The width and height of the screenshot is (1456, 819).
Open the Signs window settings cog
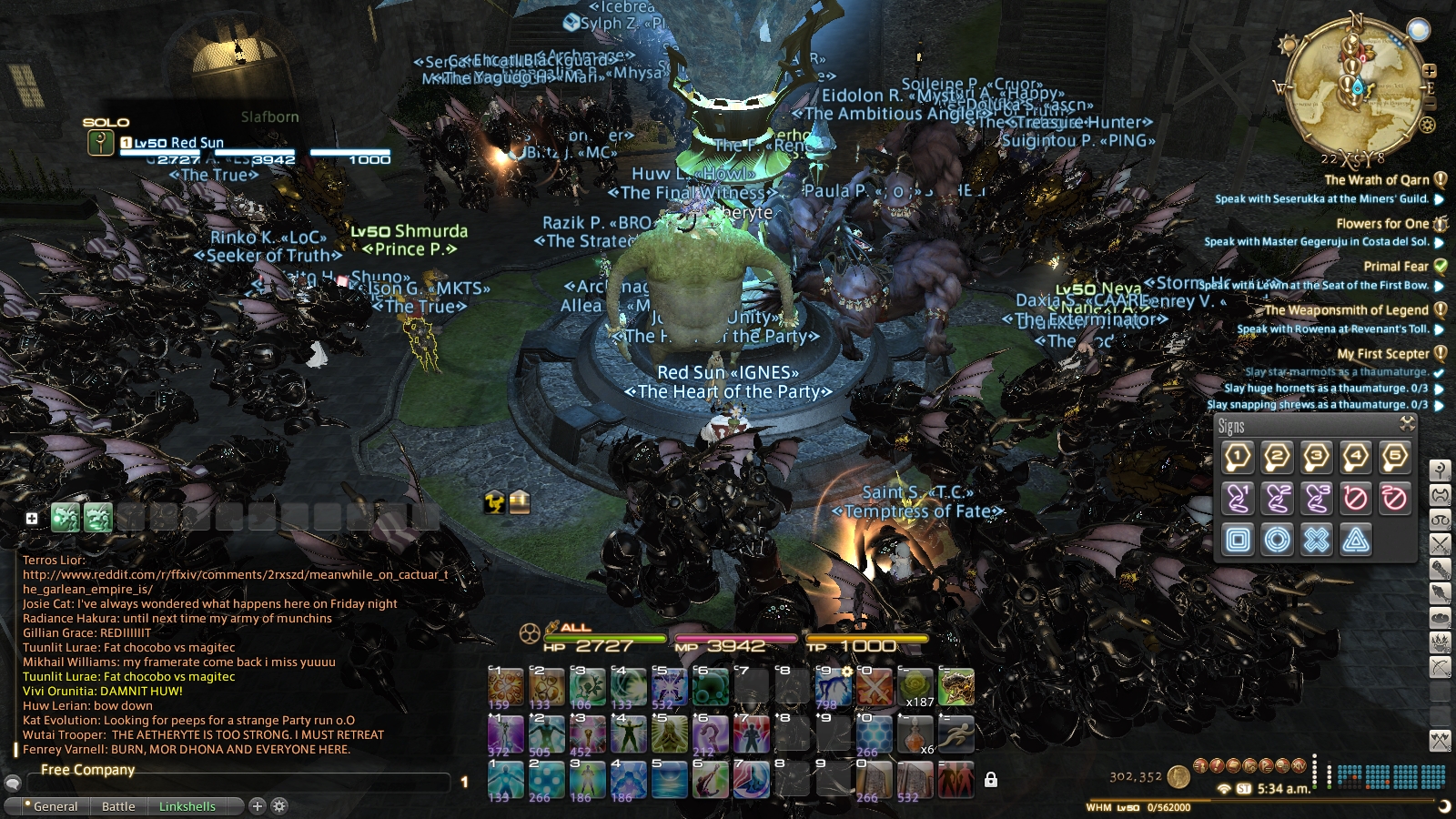click(1408, 422)
